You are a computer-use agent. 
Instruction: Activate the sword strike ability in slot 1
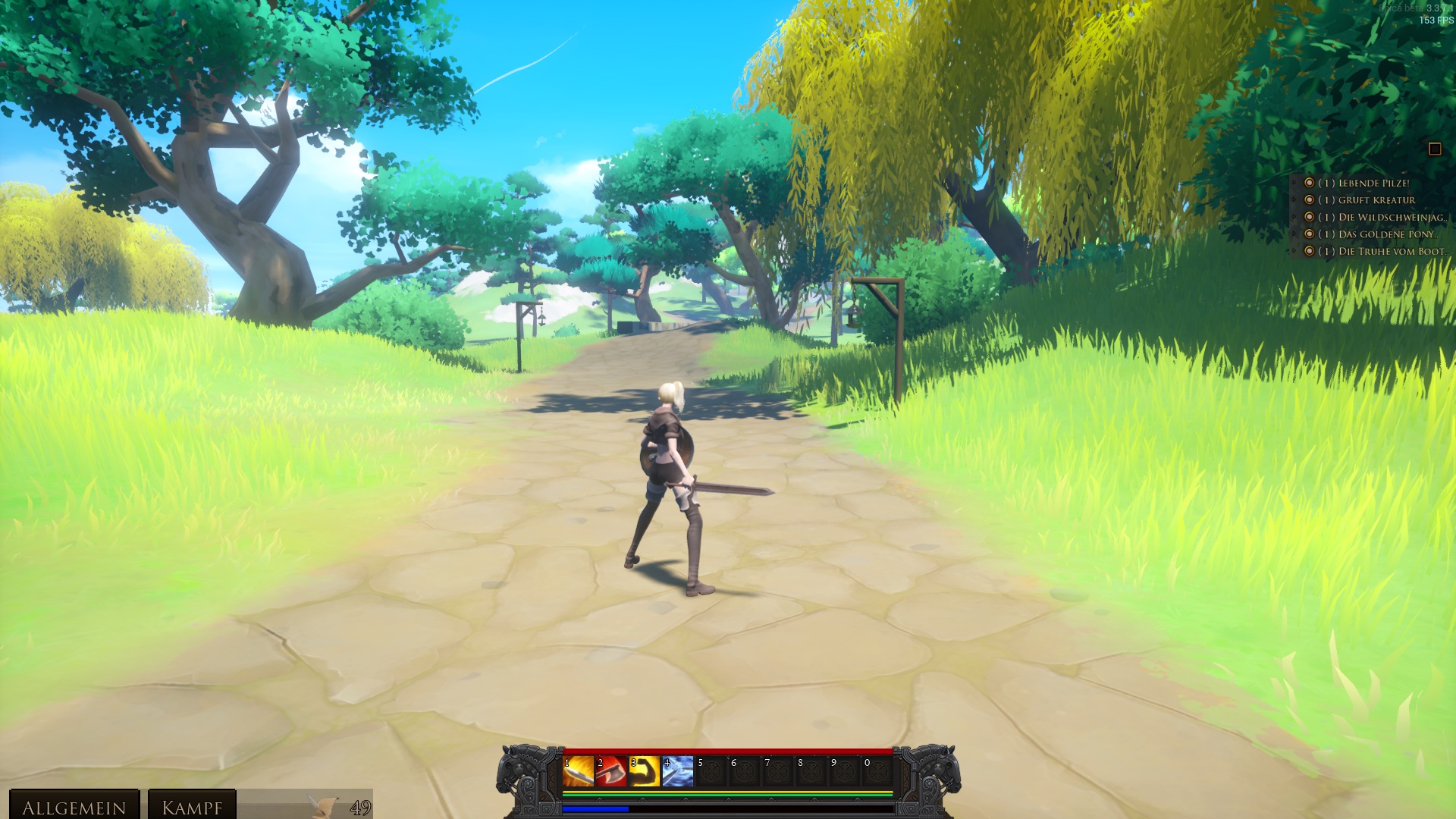click(x=578, y=772)
